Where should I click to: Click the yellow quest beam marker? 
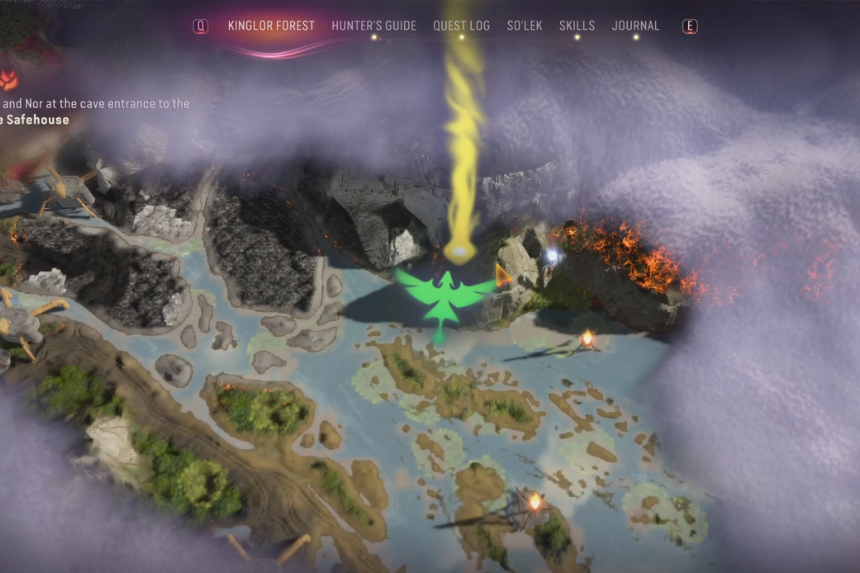[459, 252]
